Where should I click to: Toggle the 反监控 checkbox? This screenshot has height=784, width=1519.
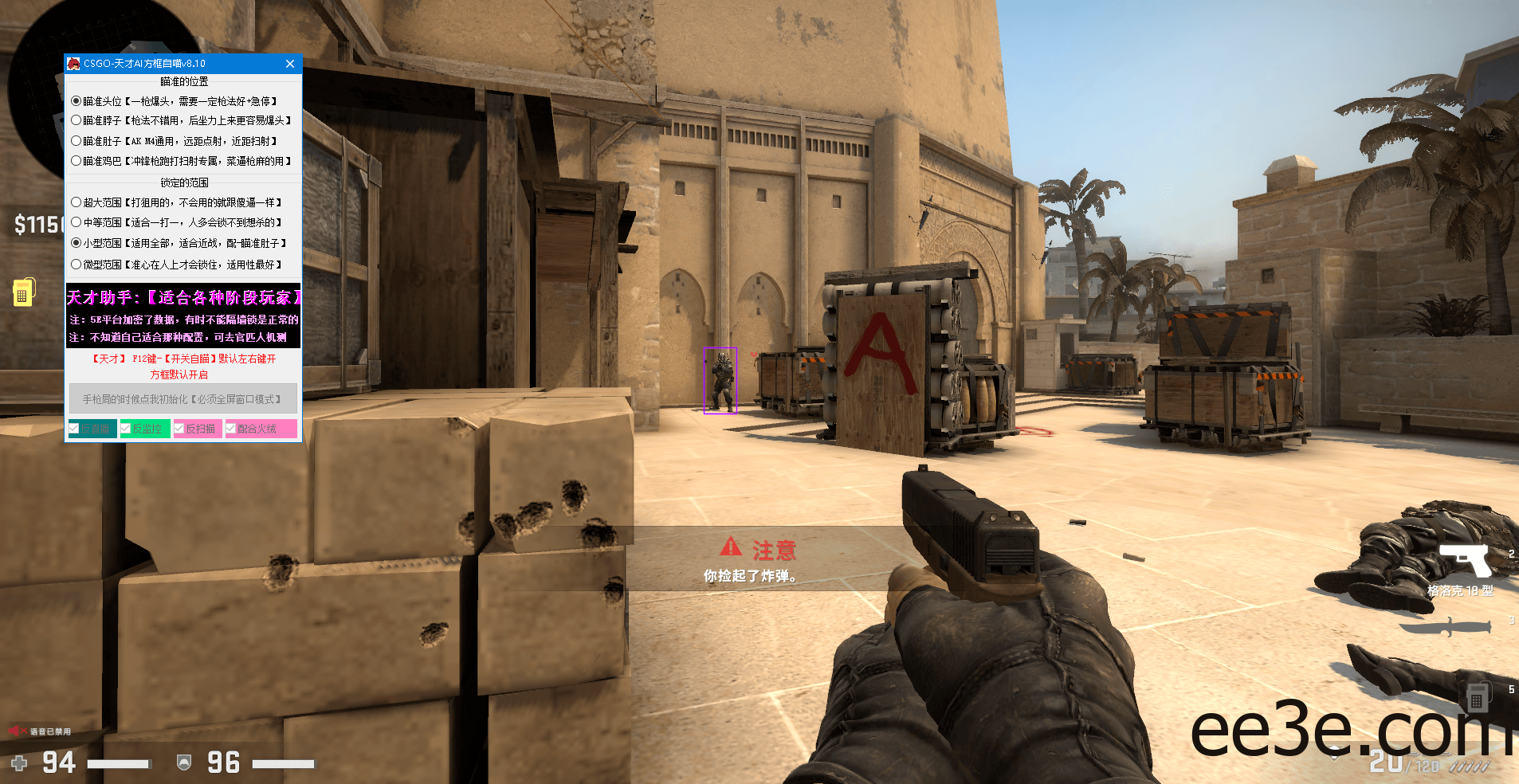tap(126, 428)
